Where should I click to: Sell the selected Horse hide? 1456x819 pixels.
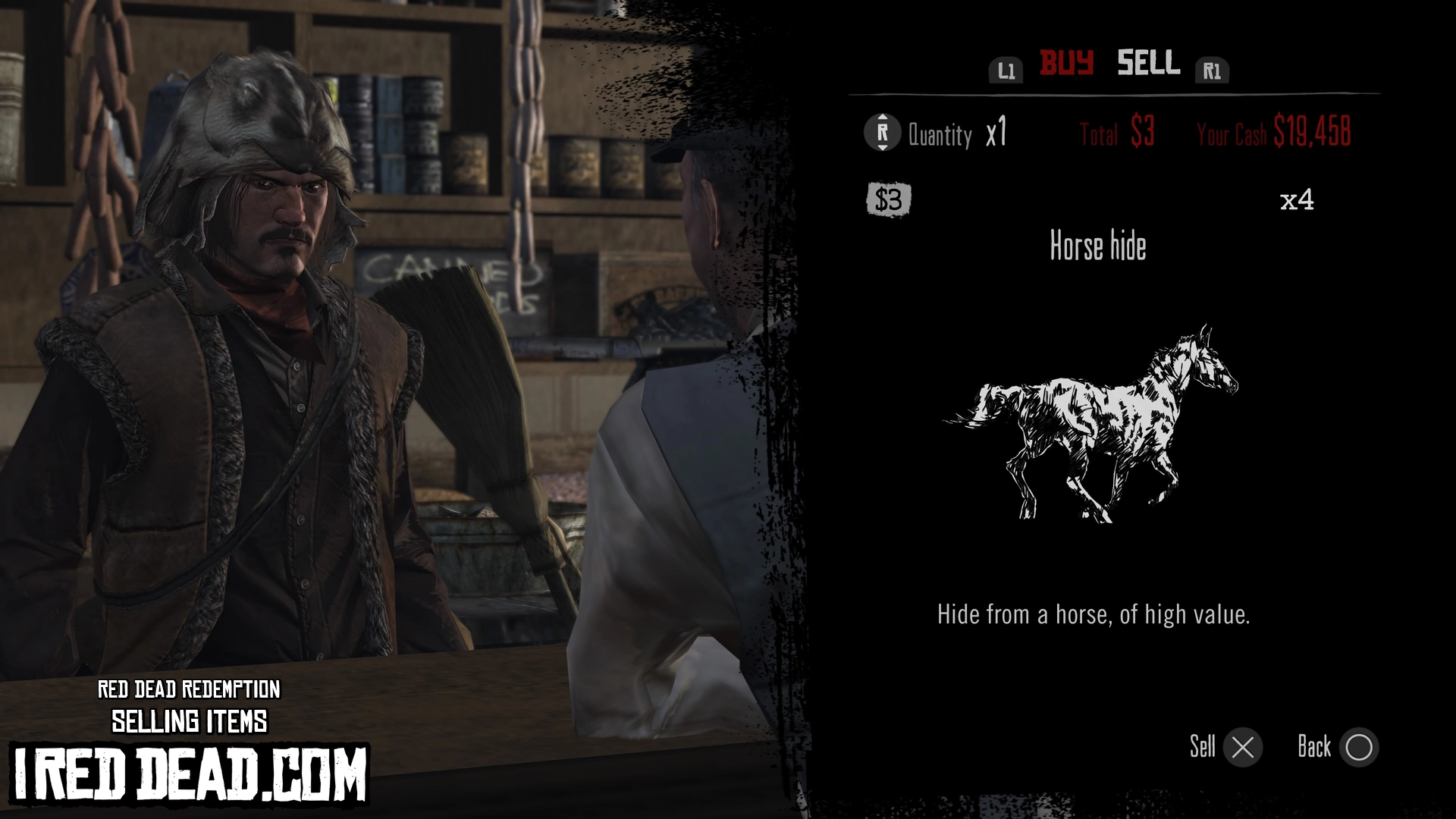(1242, 748)
